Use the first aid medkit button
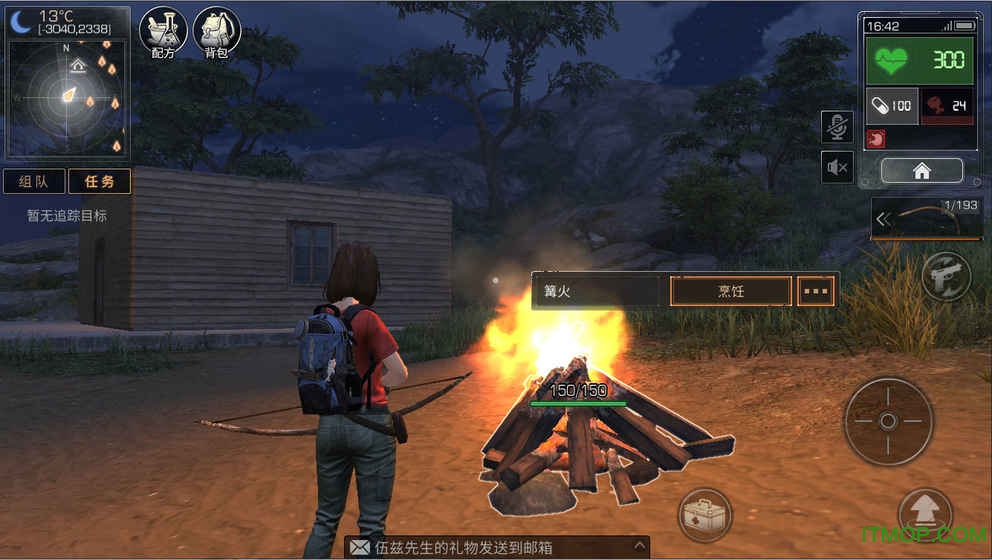The height and width of the screenshot is (560, 992). point(705,515)
